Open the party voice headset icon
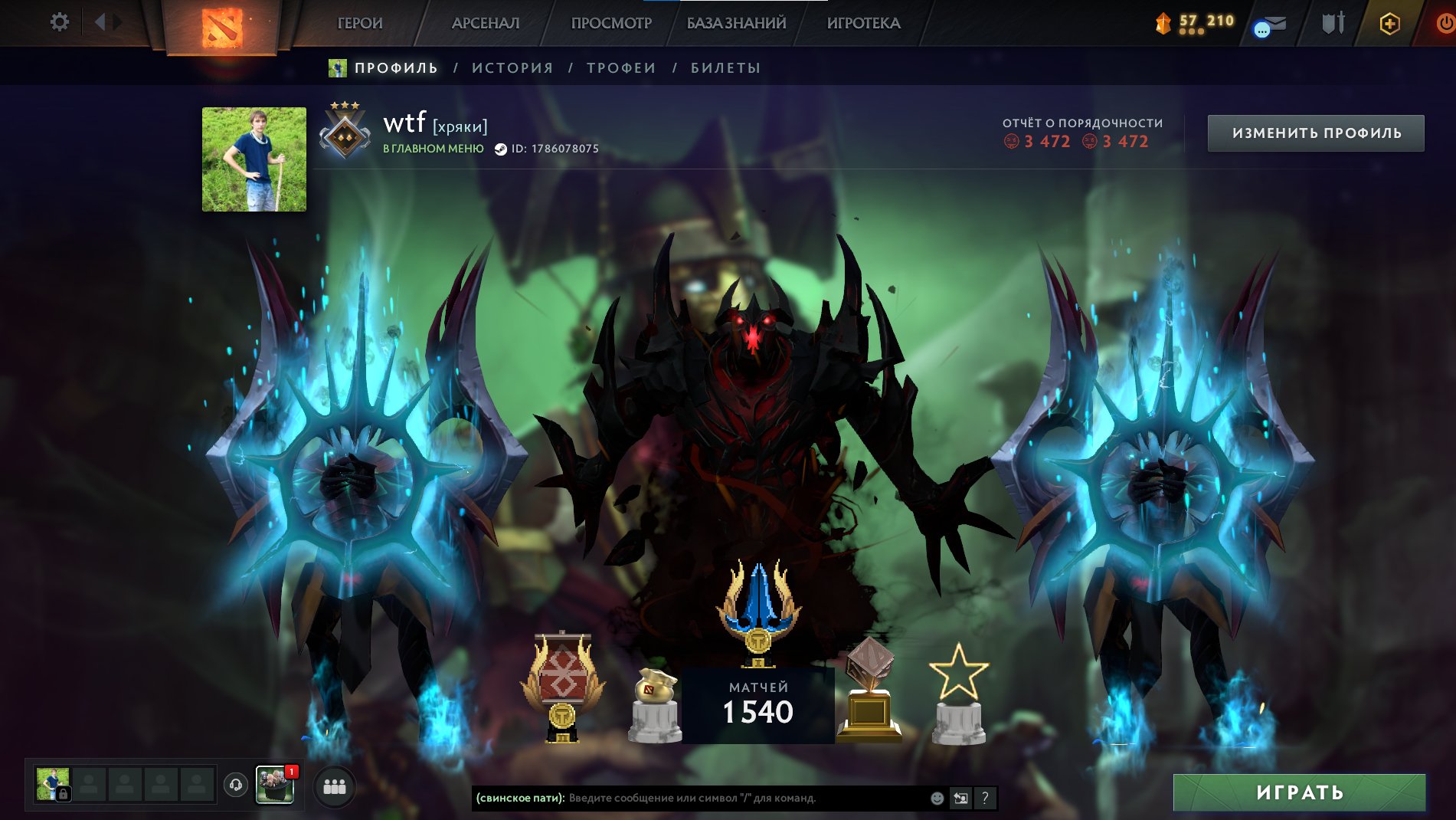Viewport: 1456px width, 820px height. [236, 785]
